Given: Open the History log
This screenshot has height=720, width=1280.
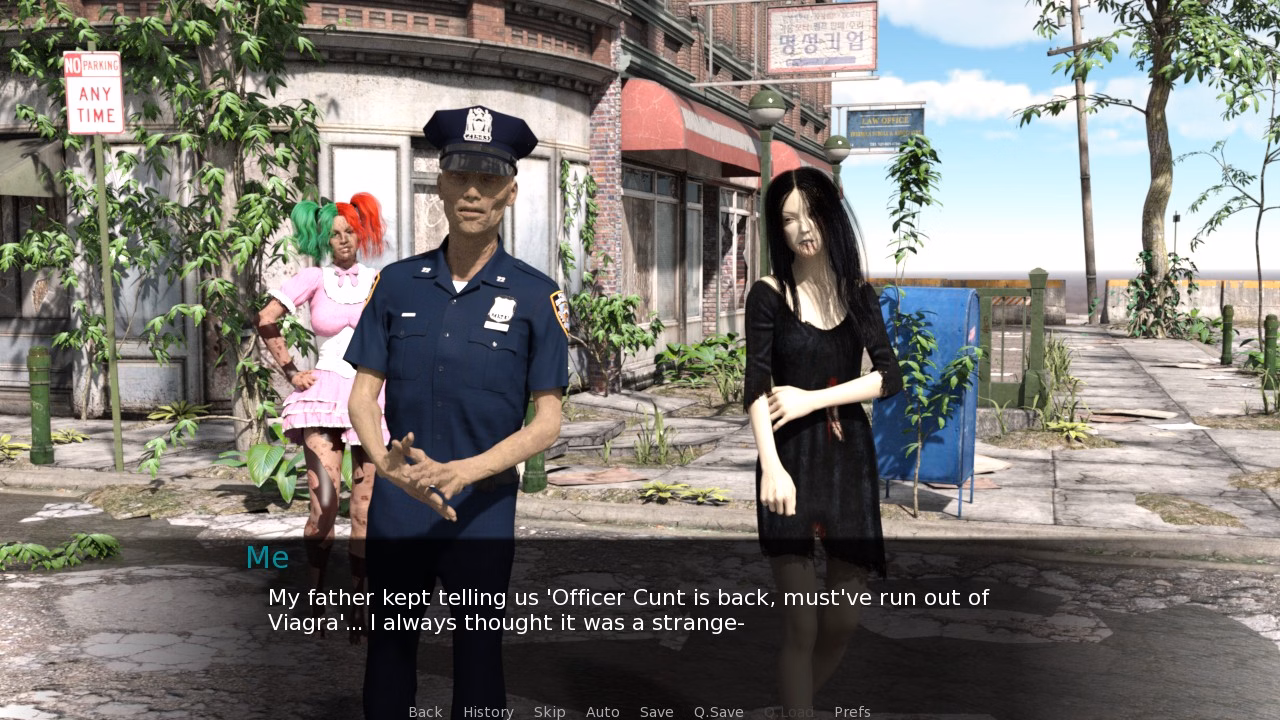Looking at the screenshot, I should click(x=487, y=711).
